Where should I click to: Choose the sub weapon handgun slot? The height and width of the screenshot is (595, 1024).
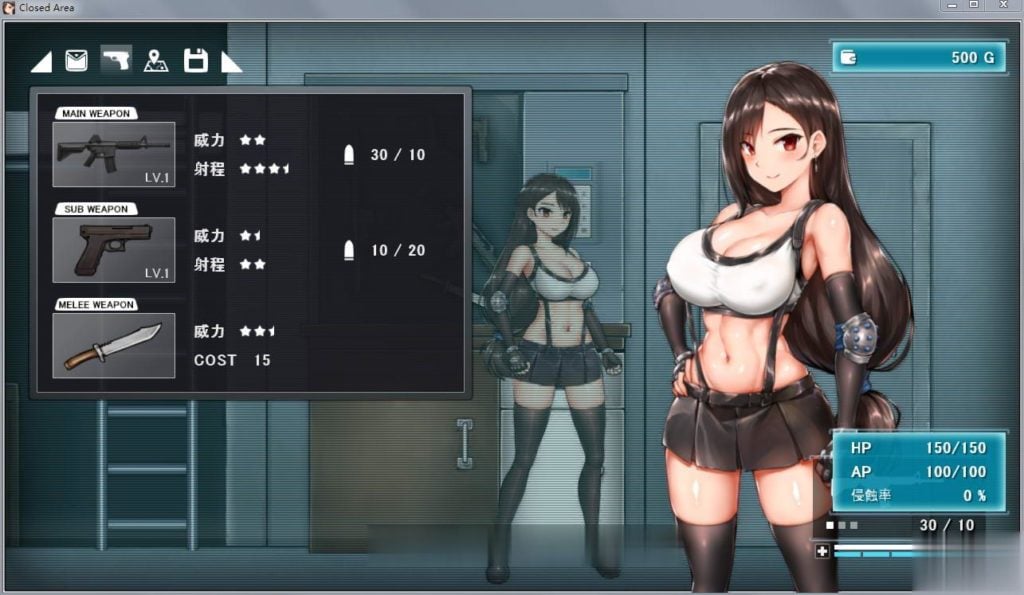pyautogui.click(x=114, y=250)
